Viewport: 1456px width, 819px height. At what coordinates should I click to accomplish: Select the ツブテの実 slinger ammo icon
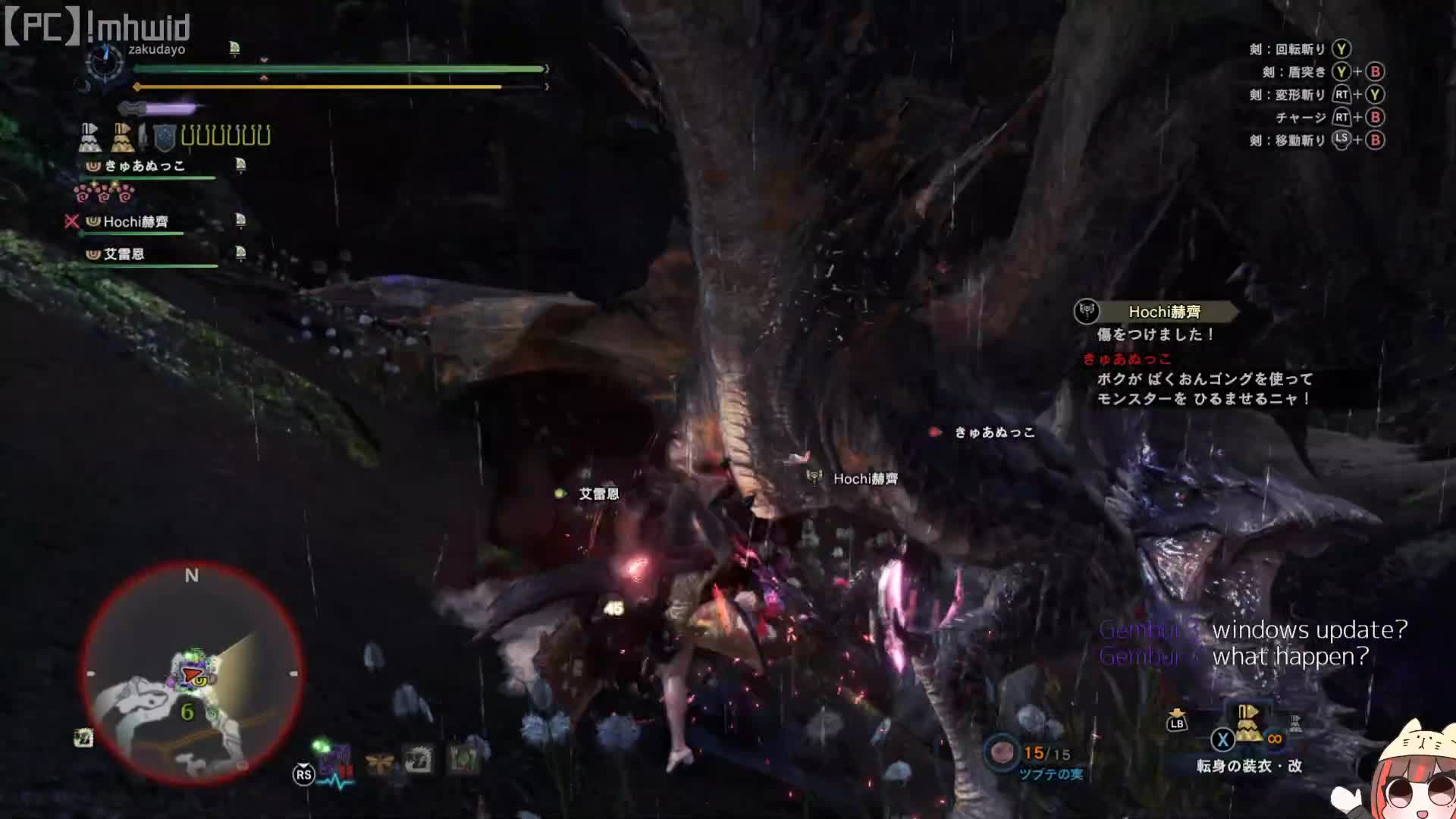point(1003,752)
